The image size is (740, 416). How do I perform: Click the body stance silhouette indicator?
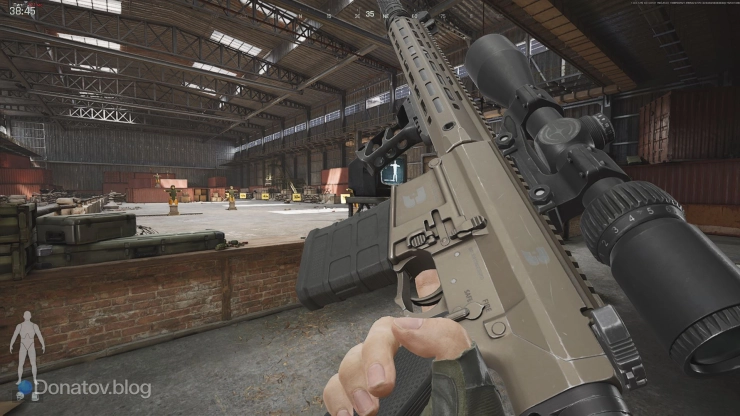click(x=27, y=345)
